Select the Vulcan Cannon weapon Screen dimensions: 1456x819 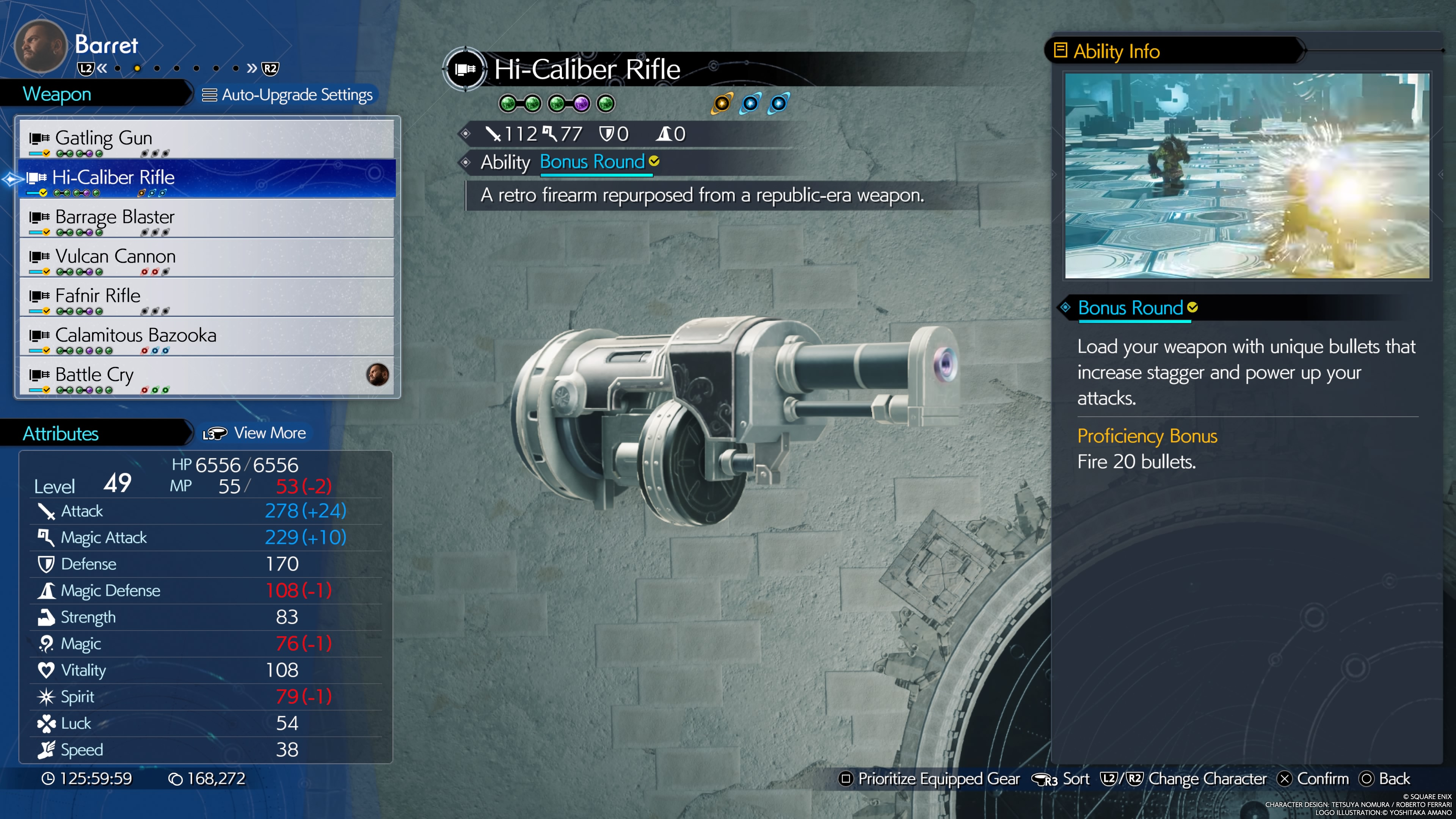click(x=206, y=258)
